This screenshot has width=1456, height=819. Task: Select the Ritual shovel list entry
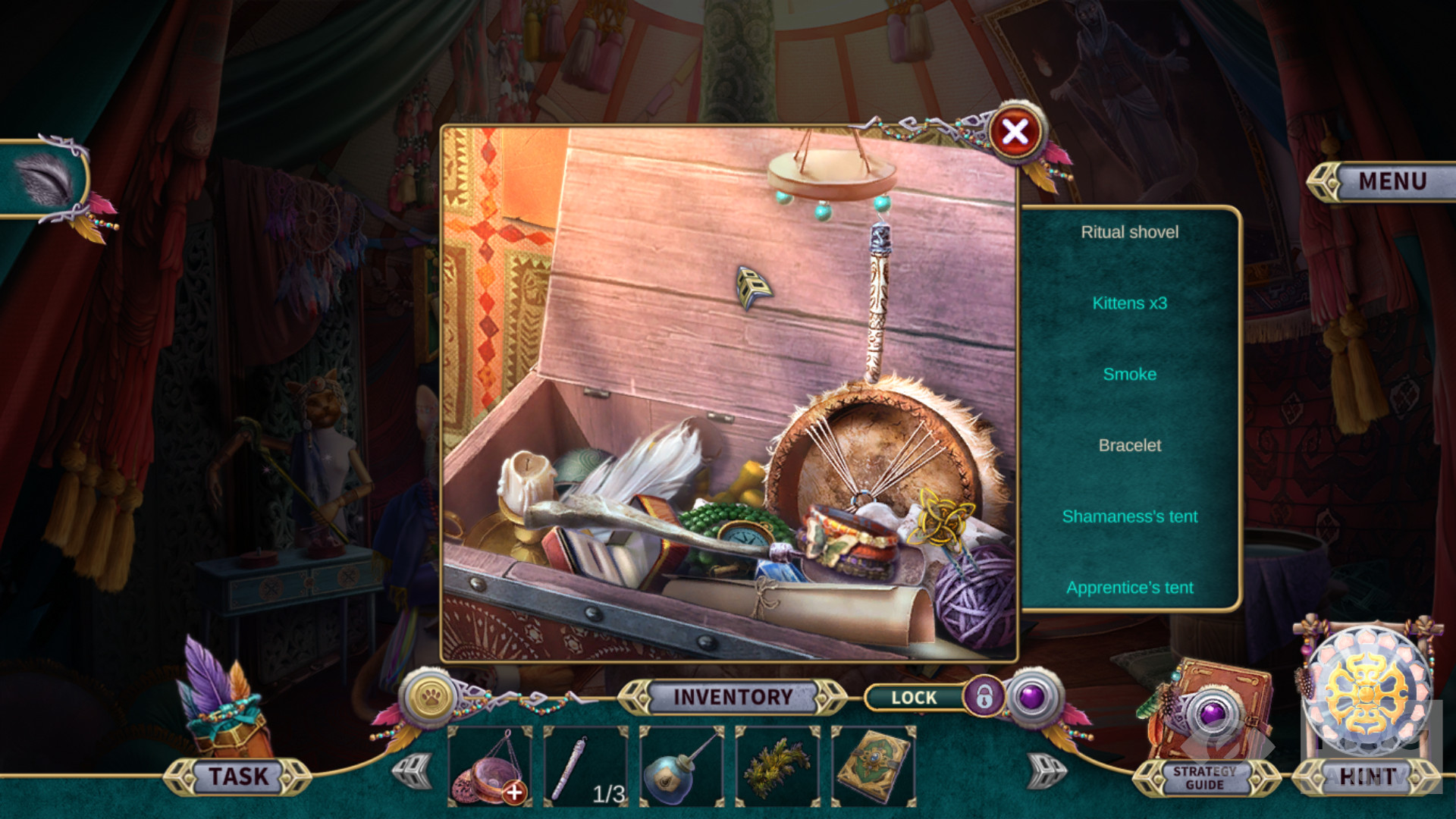pyautogui.click(x=1129, y=232)
